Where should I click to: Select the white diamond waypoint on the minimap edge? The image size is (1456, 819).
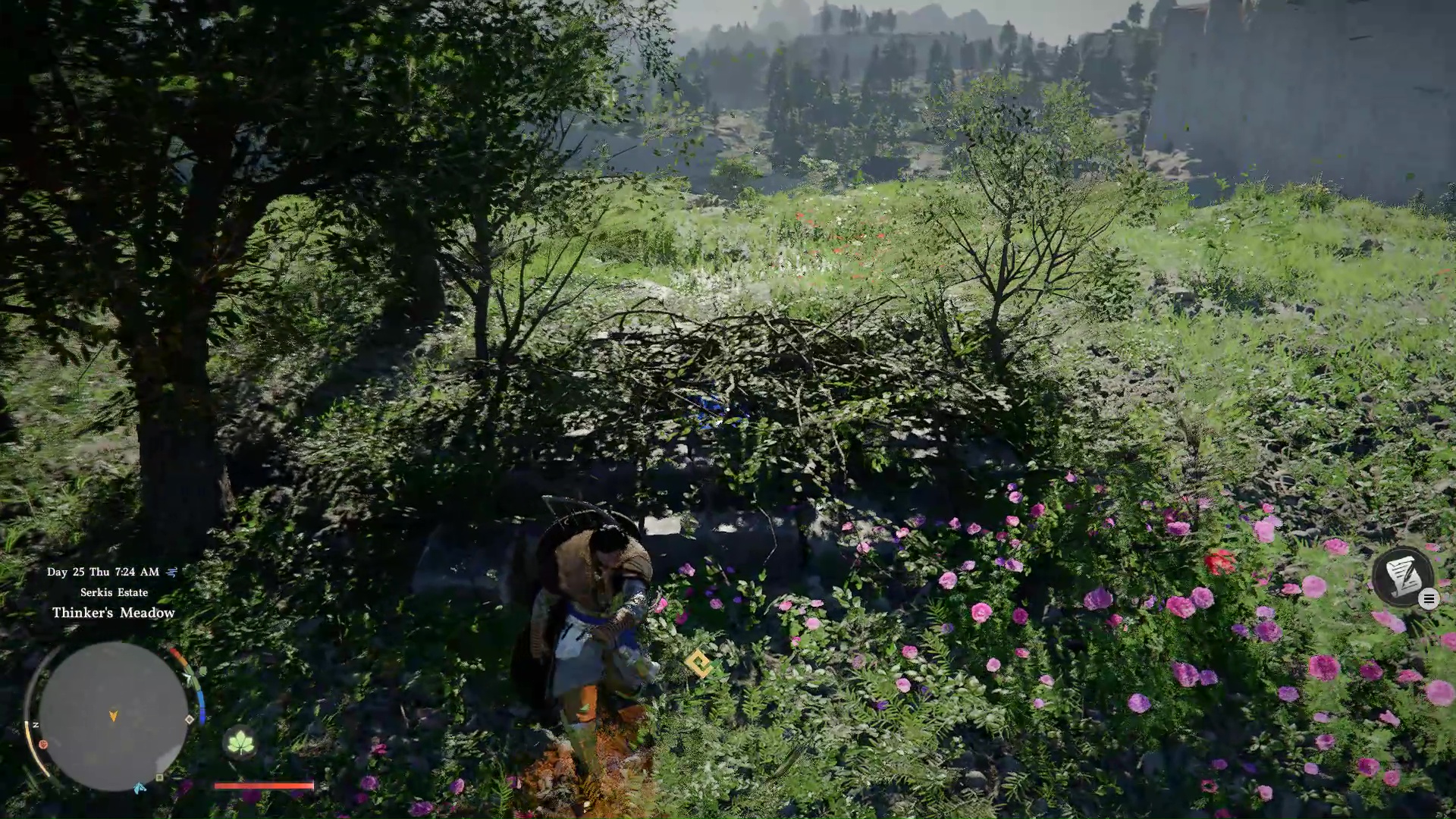tap(189, 719)
